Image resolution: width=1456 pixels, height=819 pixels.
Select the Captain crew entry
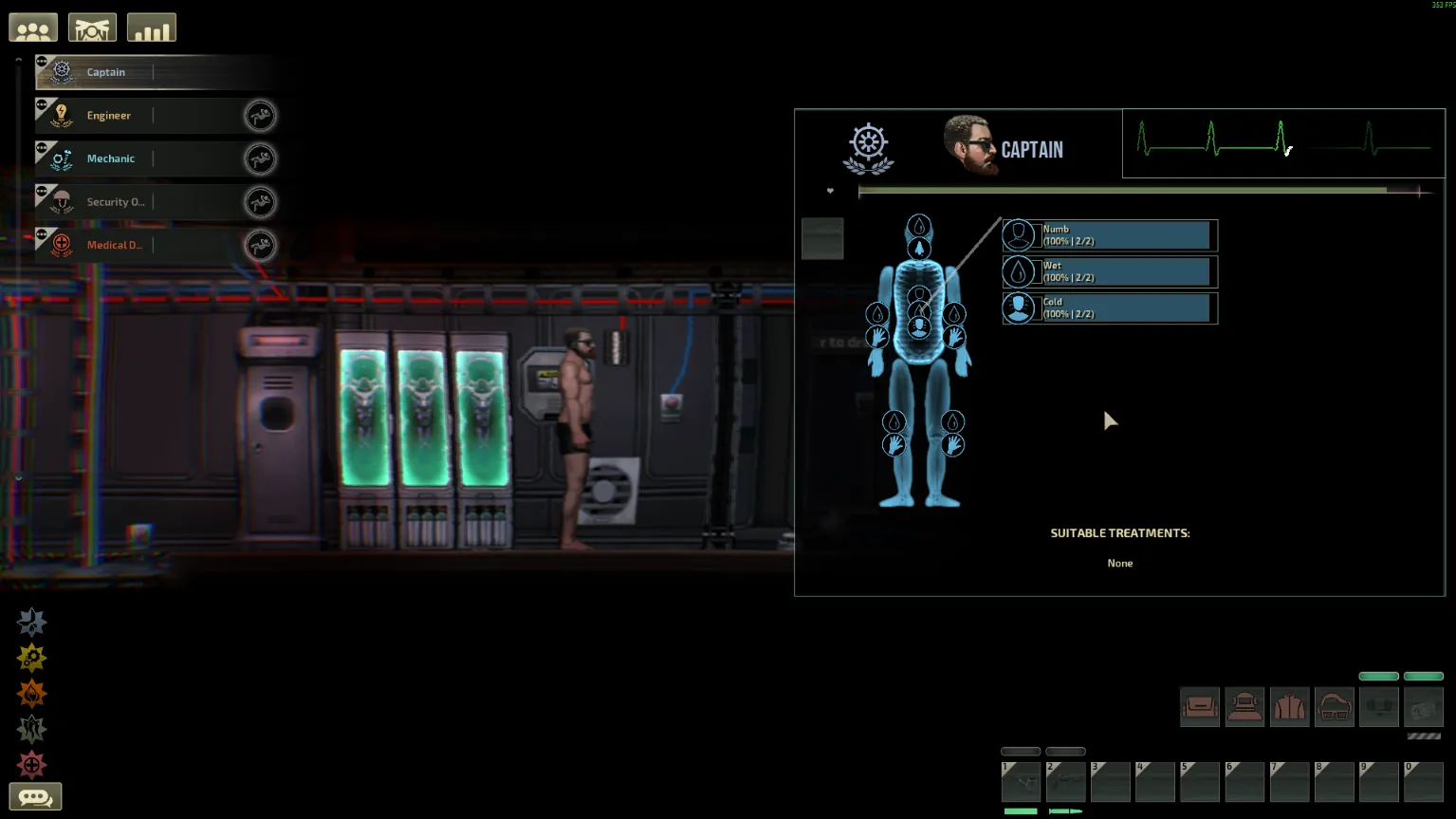click(105, 72)
